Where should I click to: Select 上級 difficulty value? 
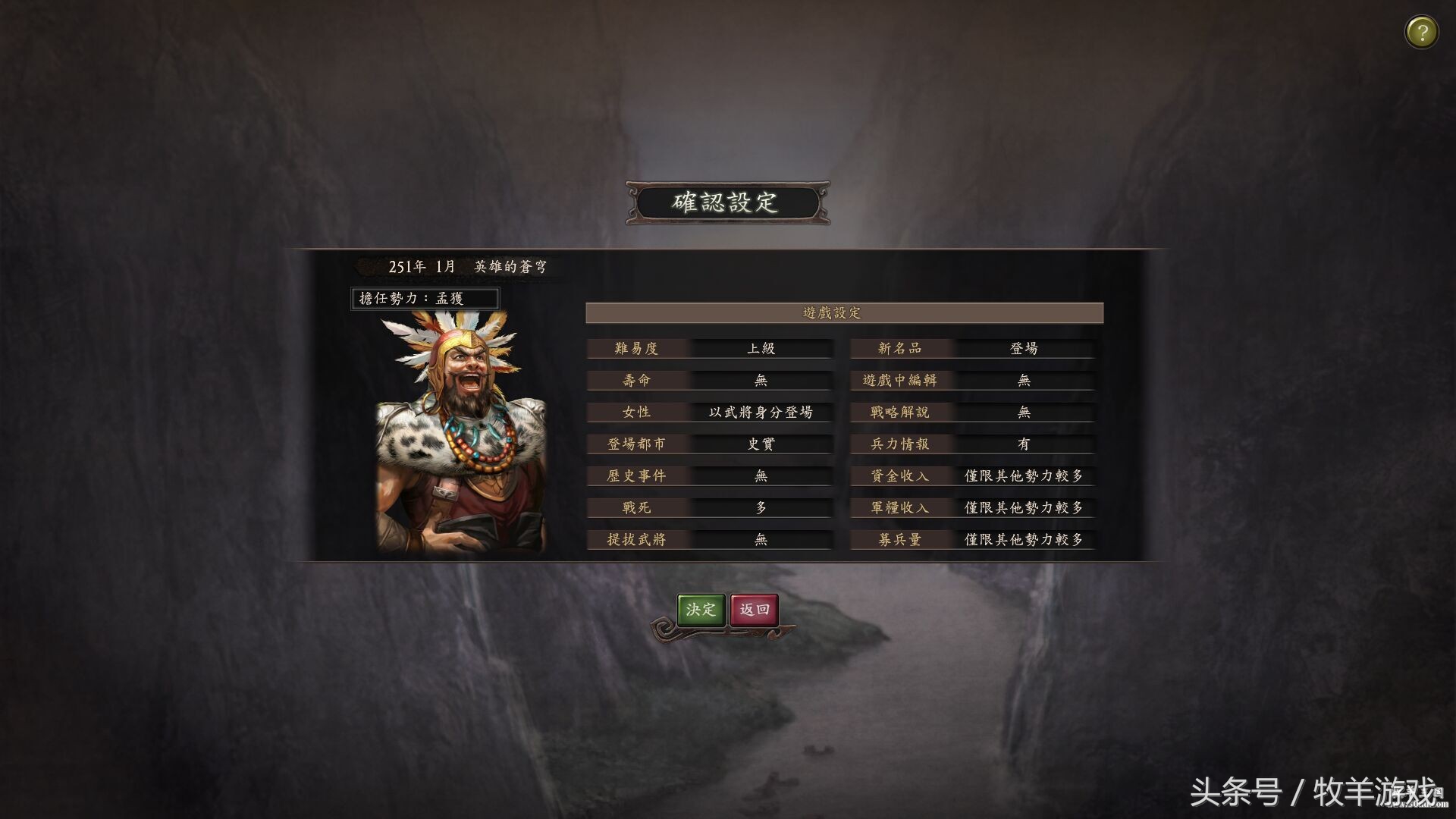click(x=760, y=347)
